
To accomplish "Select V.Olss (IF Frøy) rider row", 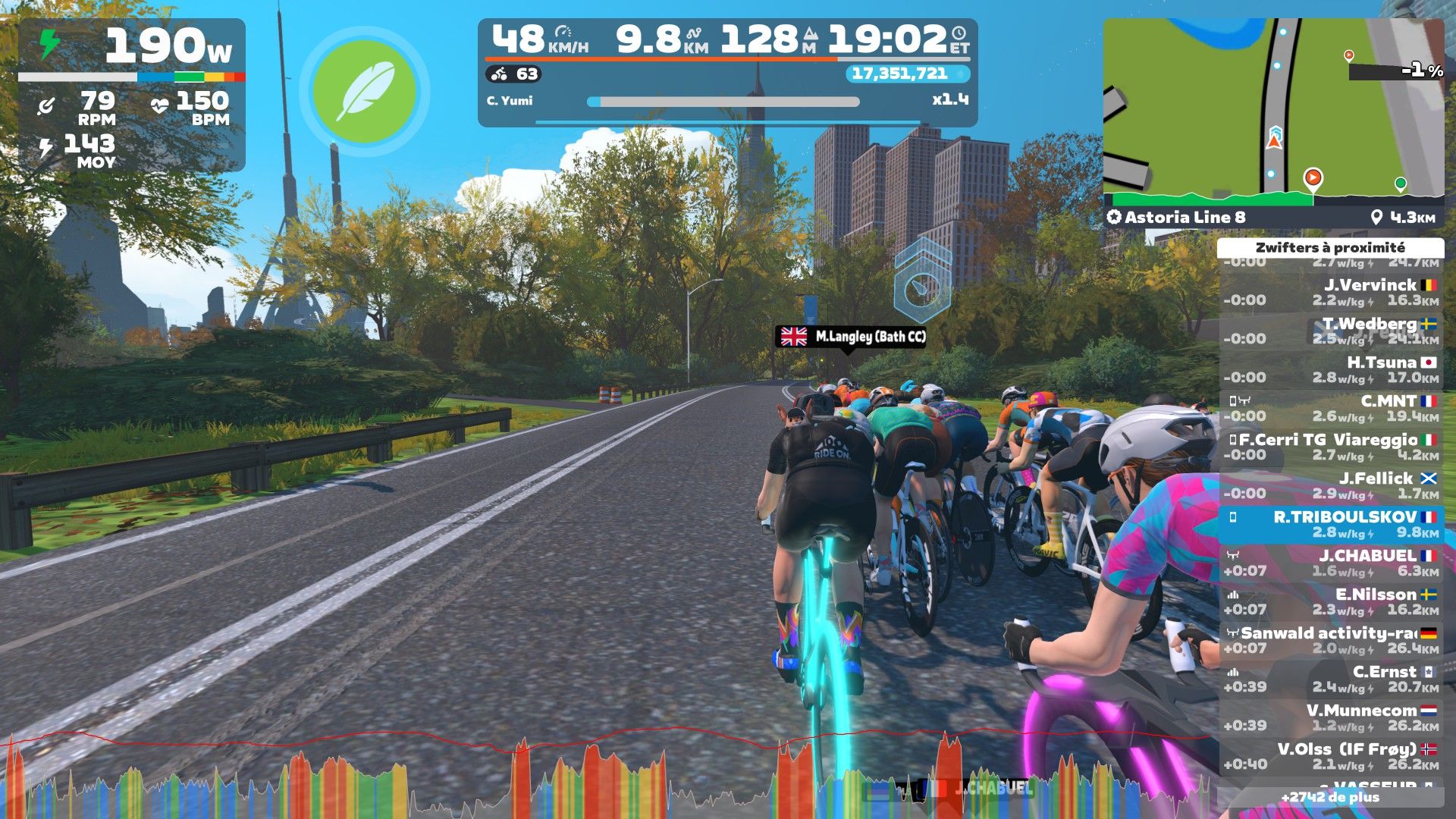I will 1331,757.
